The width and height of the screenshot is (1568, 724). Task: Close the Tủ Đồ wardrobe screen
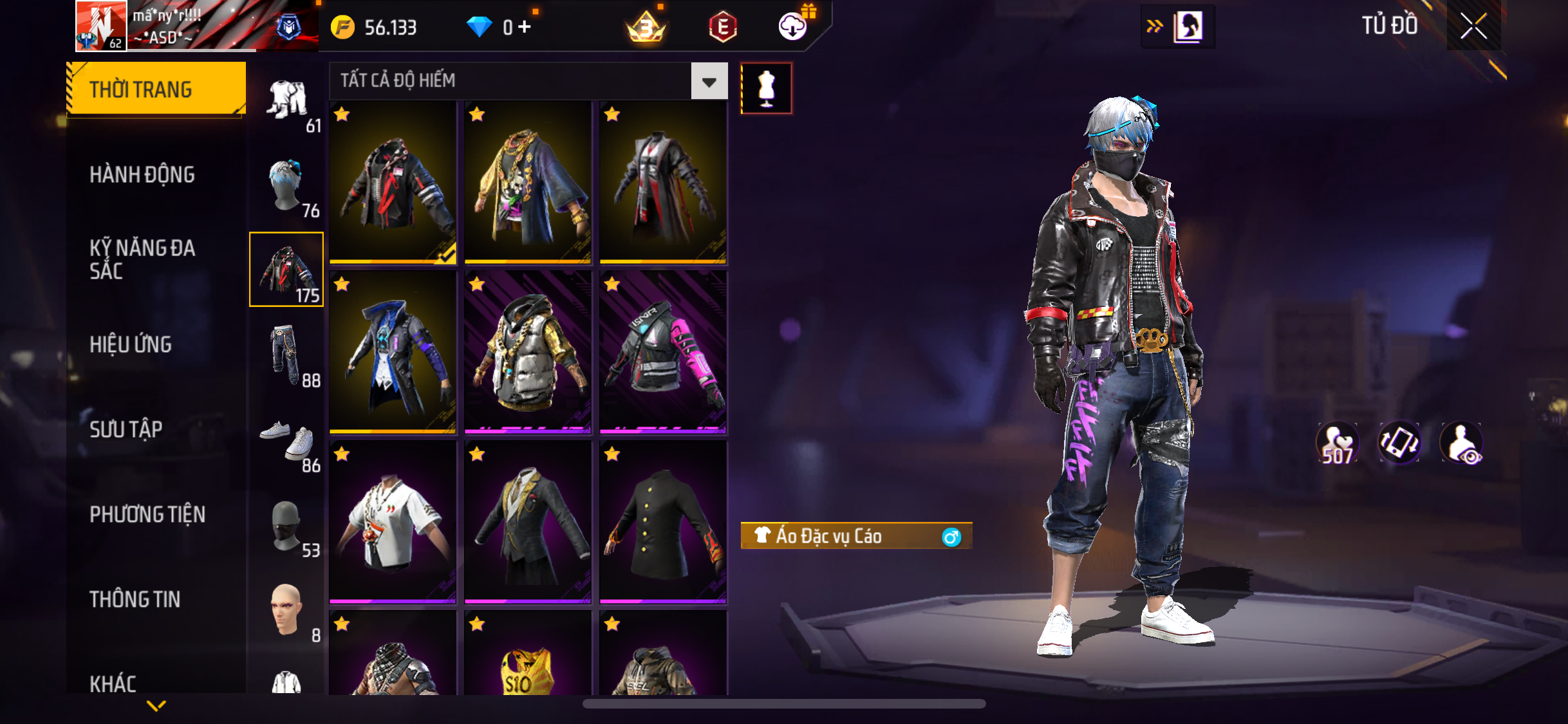coord(1473,26)
